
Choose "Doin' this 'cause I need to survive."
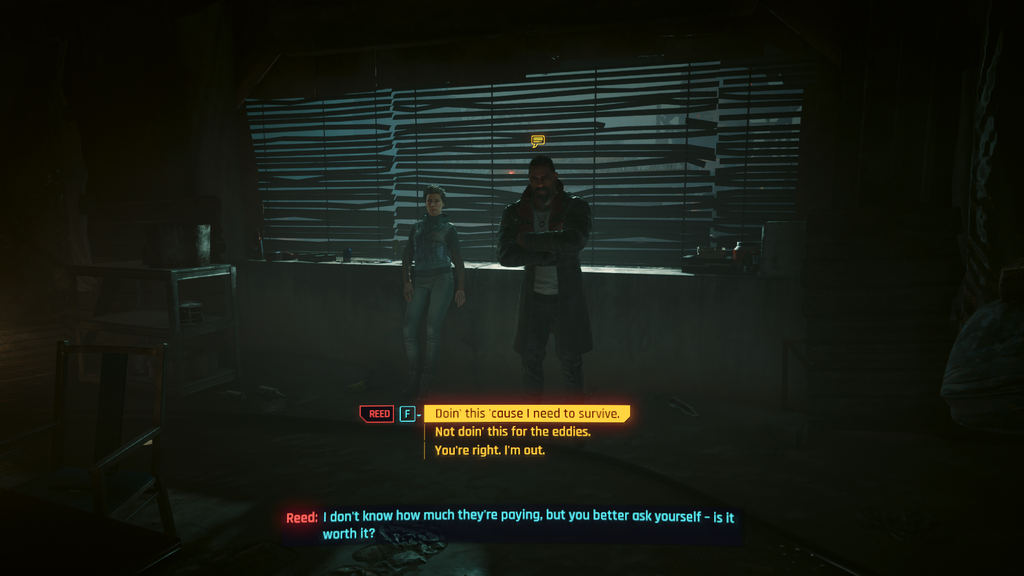(527, 413)
